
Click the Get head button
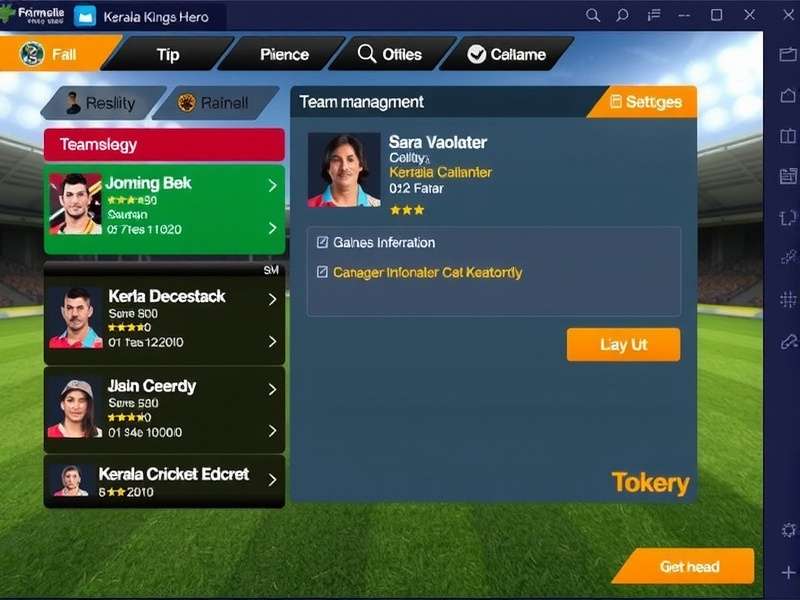pos(688,566)
